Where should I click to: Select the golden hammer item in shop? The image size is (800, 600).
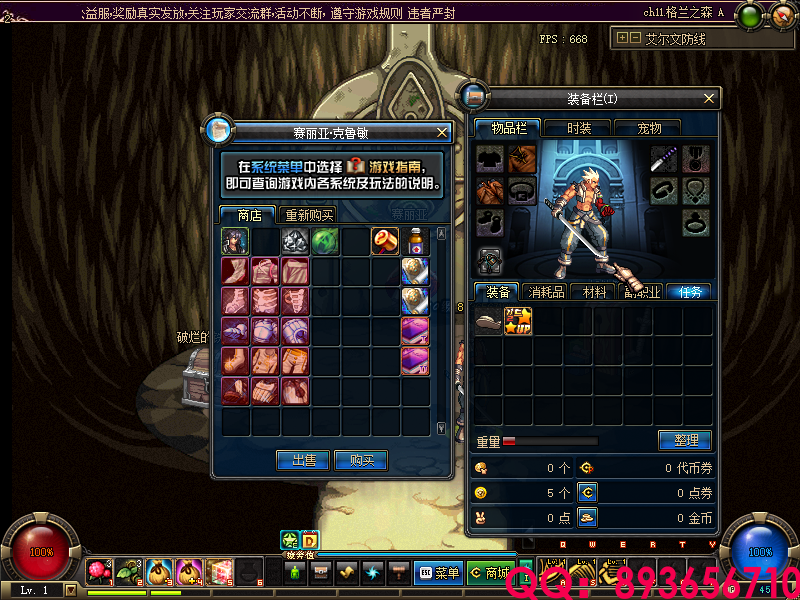coord(386,241)
